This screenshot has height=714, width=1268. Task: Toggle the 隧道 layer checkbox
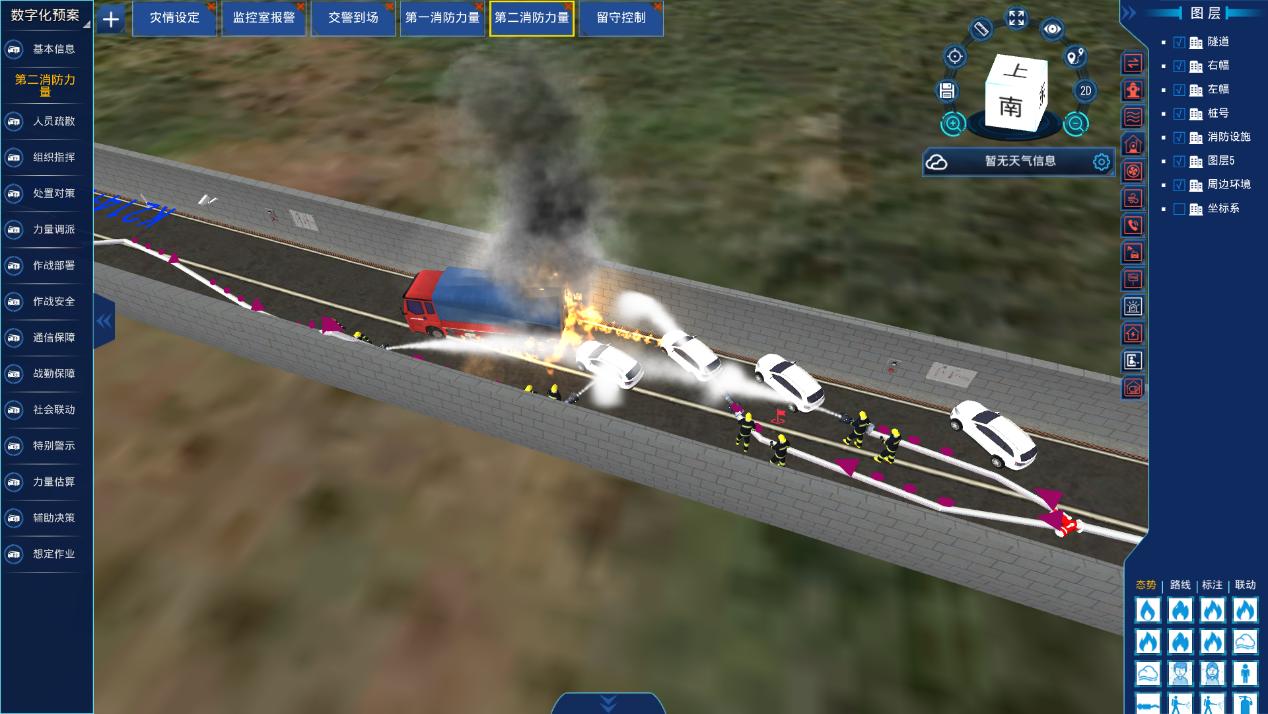(1179, 42)
